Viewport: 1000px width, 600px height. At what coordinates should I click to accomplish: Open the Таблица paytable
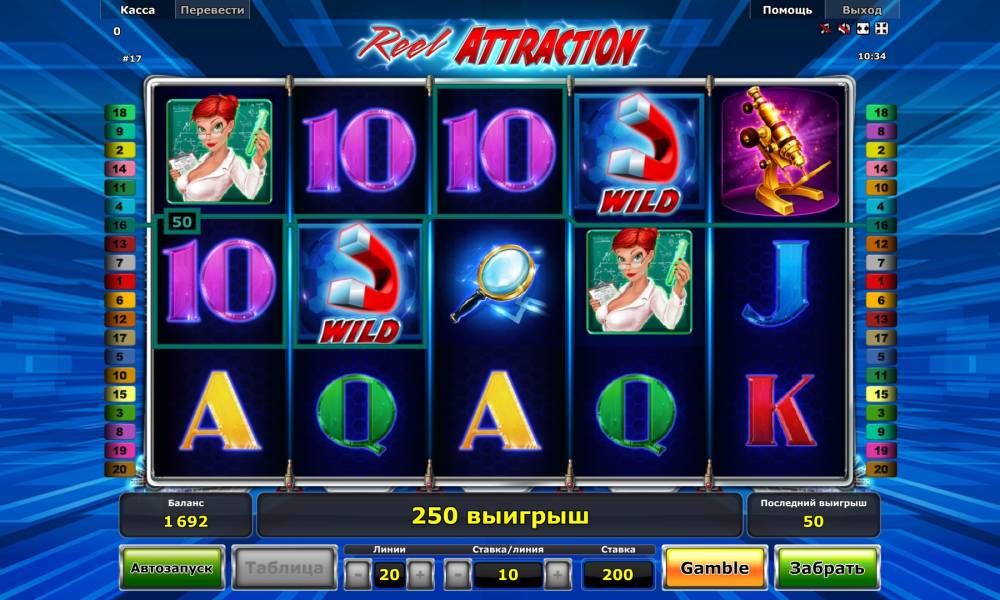(x=285, y=568)
